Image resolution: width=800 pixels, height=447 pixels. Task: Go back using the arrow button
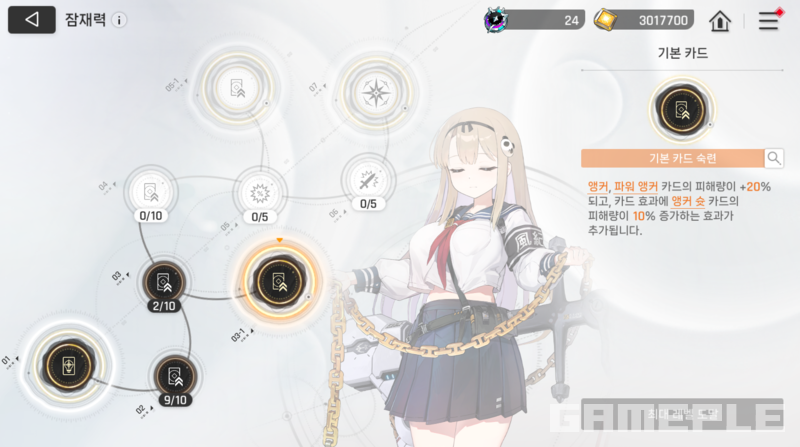point(32,19)
